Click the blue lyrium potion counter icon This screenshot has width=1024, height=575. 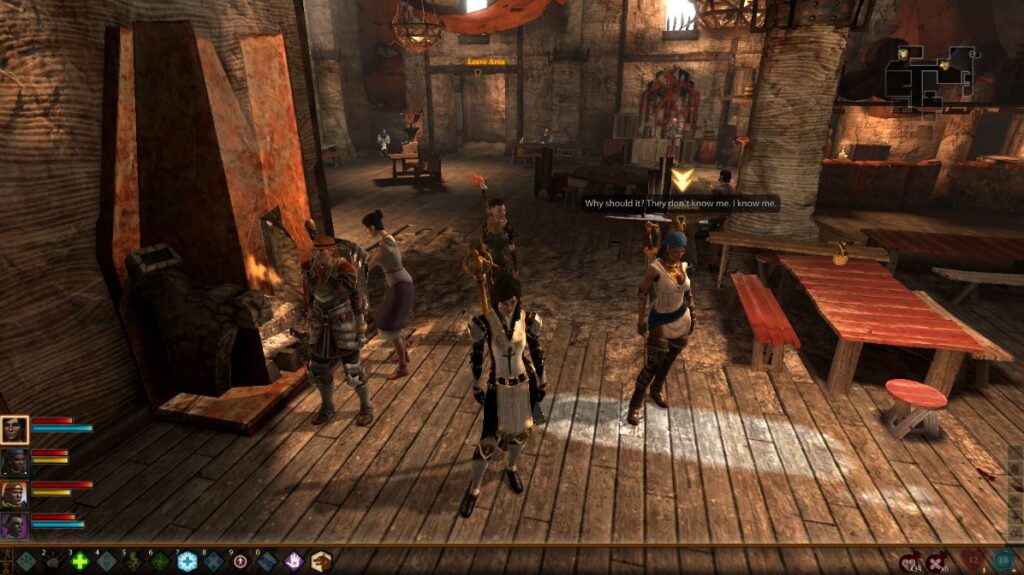1003,562
